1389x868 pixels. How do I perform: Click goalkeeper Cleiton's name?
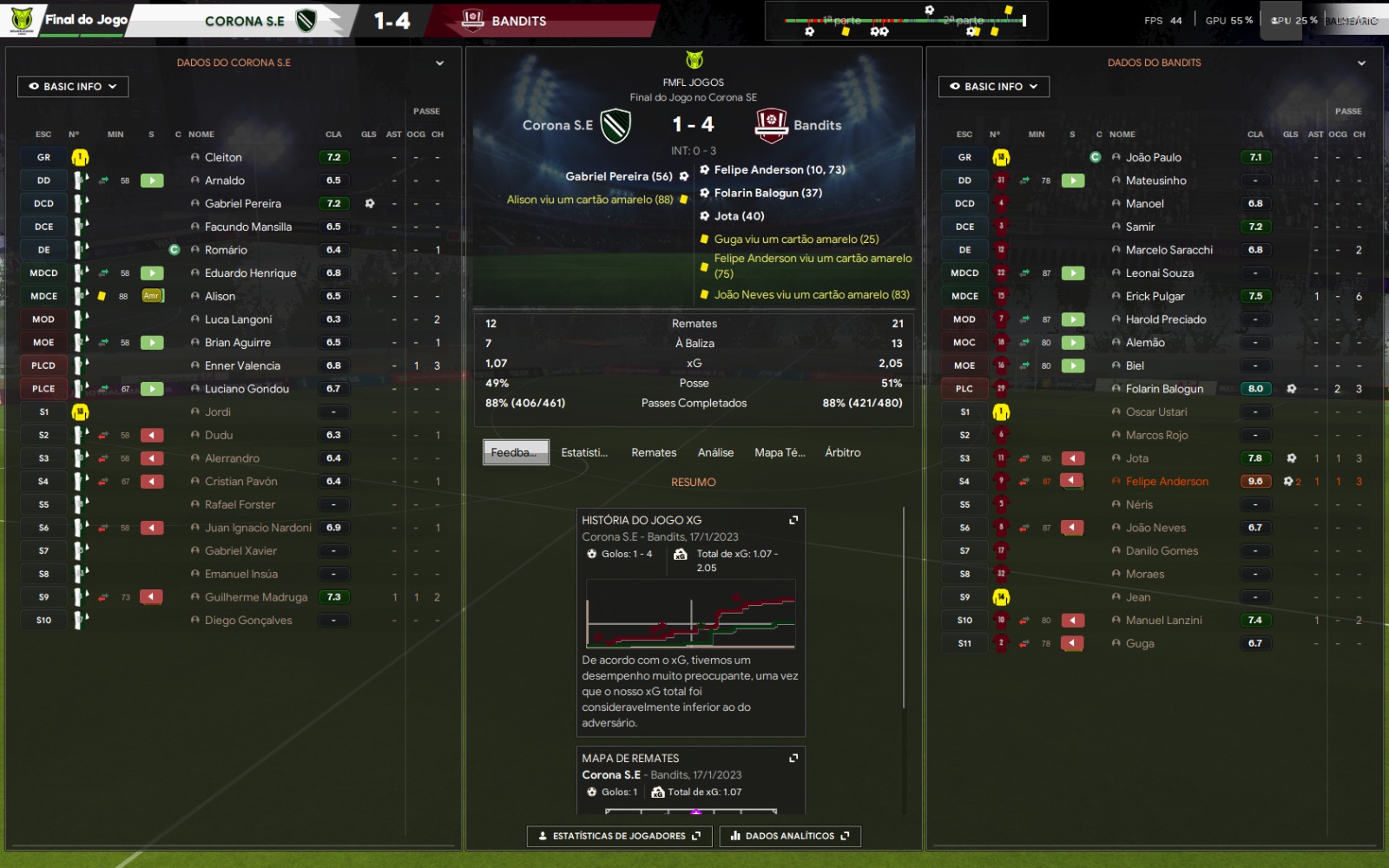[223, 158]
